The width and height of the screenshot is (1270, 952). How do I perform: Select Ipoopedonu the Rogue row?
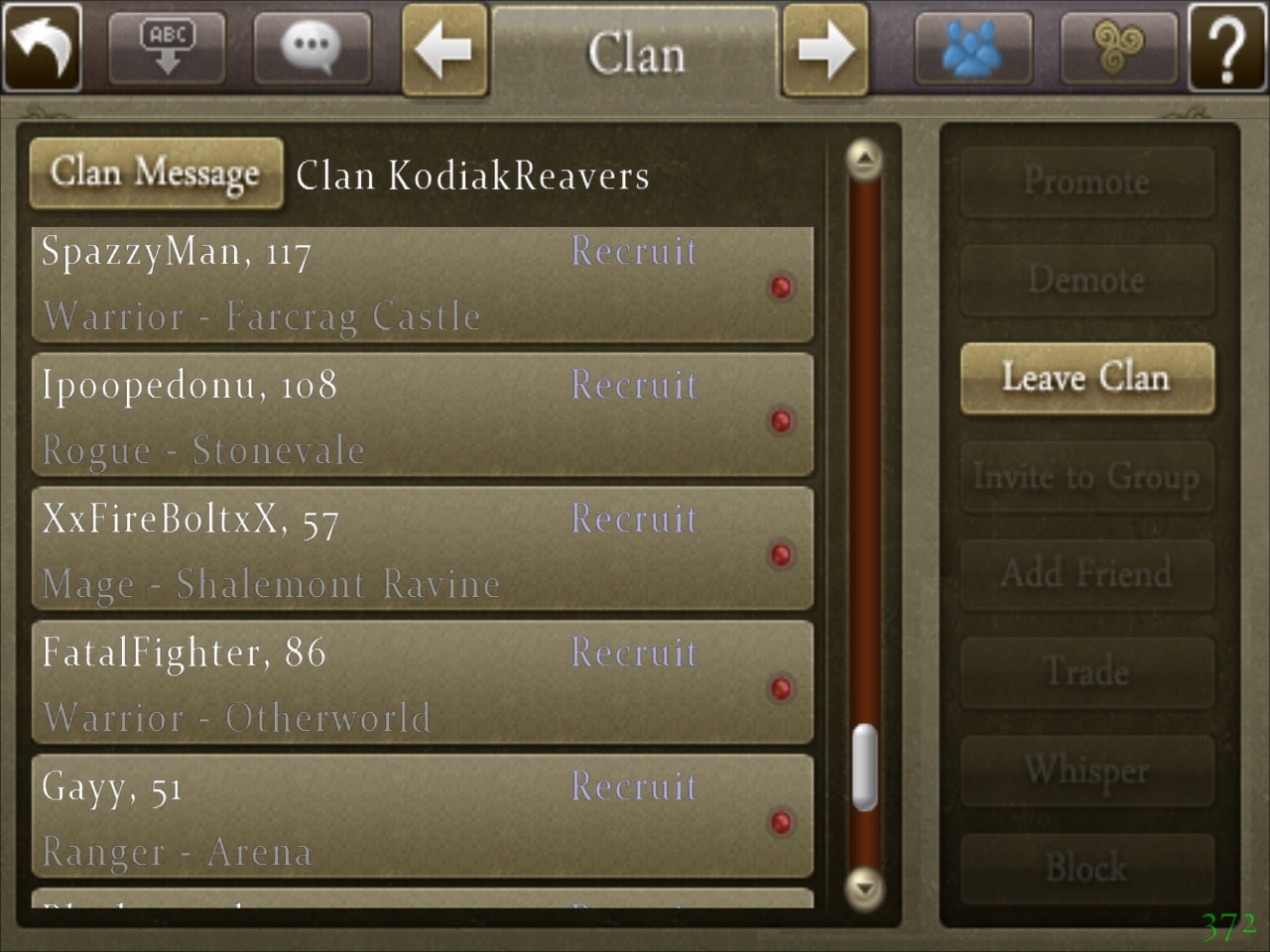422,417
